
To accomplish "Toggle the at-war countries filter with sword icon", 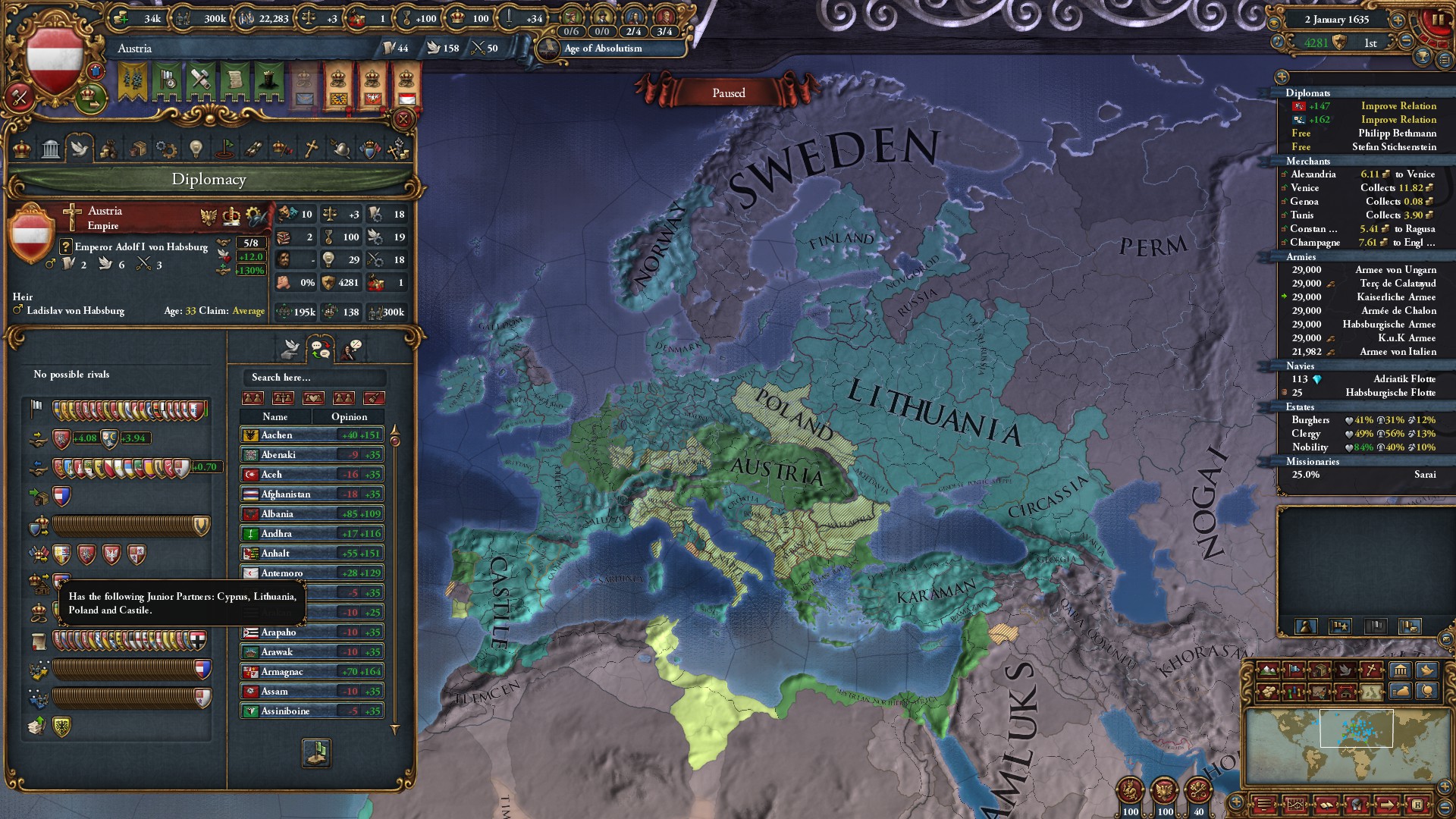I will click(283, 398).
